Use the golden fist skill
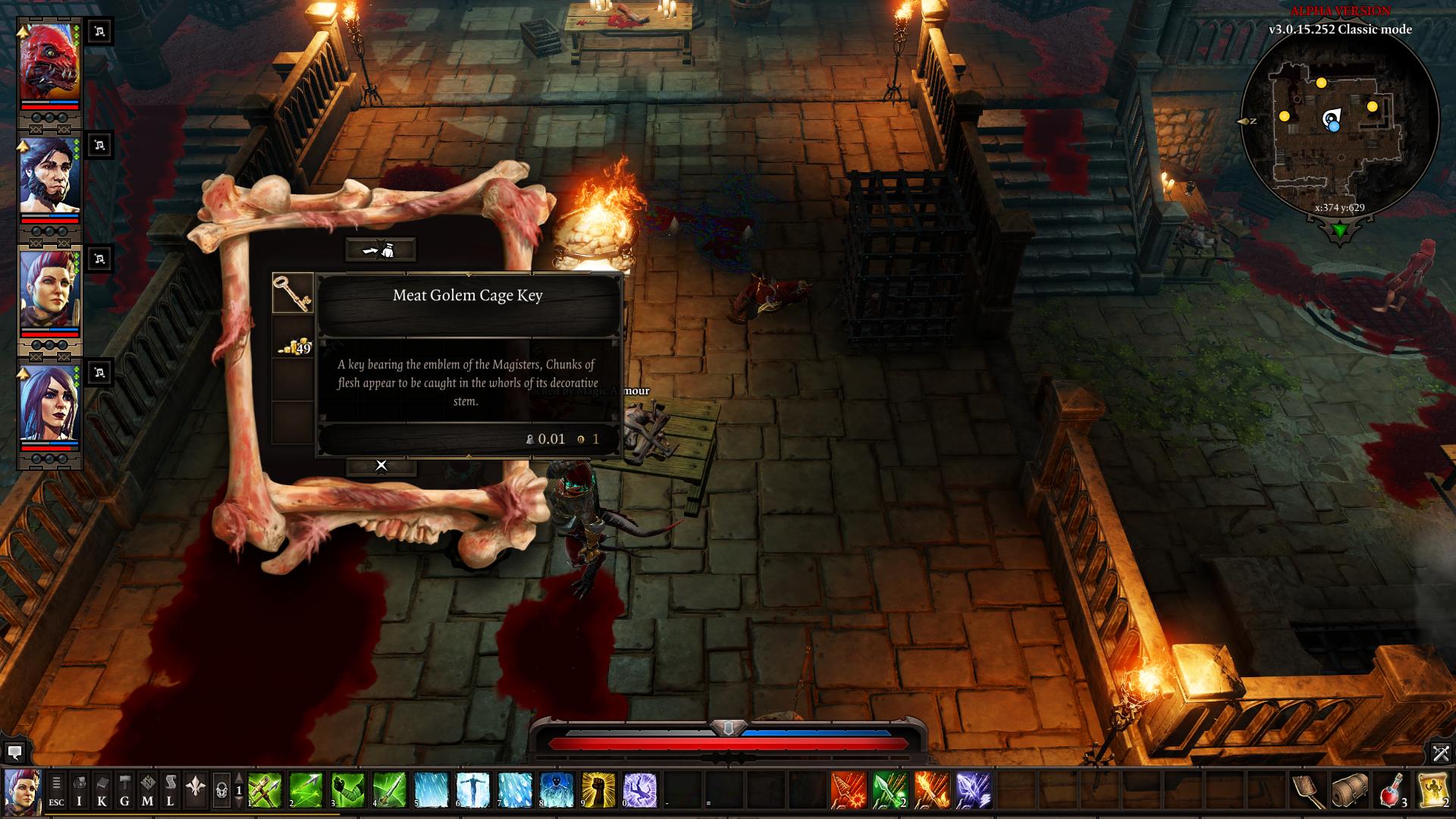The height and width of the screenshot is (819, 1456). pos(598,789)
